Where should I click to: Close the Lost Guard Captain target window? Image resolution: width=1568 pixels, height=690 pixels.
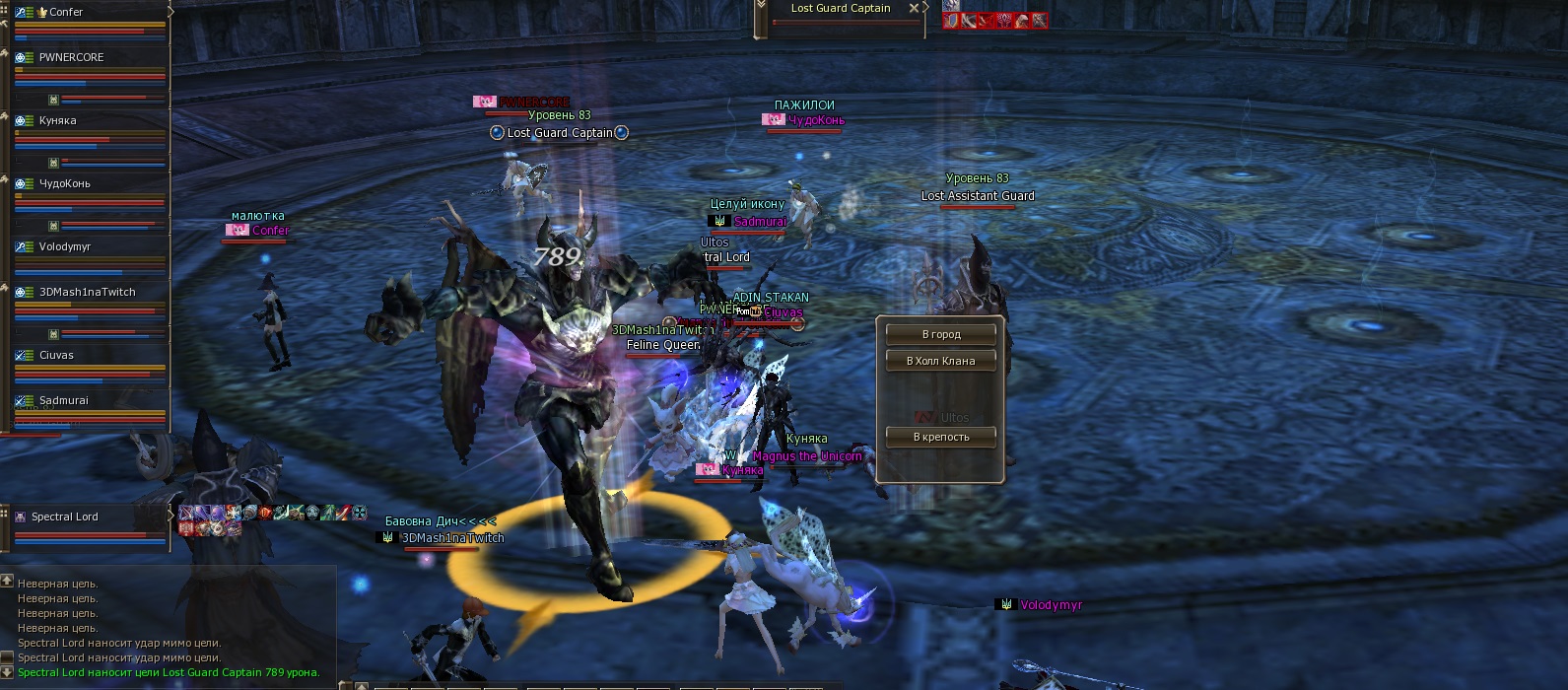coord(914,8)
